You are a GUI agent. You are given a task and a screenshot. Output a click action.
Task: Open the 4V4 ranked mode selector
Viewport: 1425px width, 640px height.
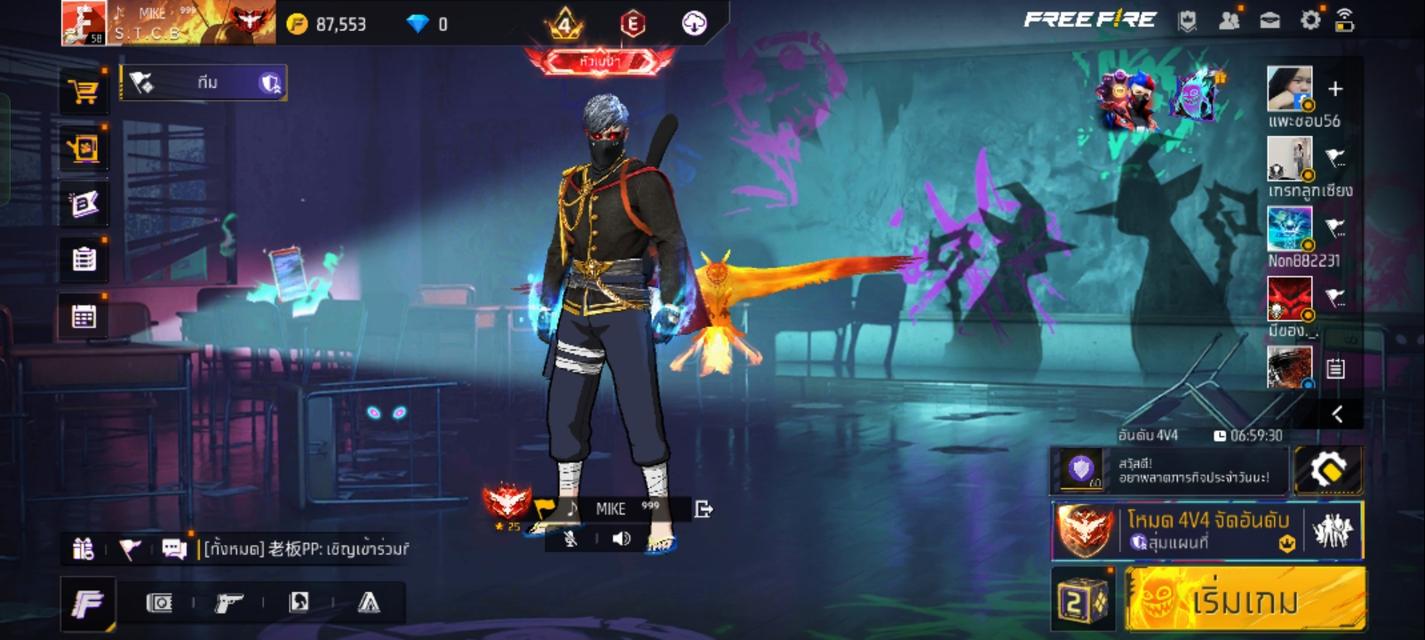pyautogui.click(x=1207, y=530)
